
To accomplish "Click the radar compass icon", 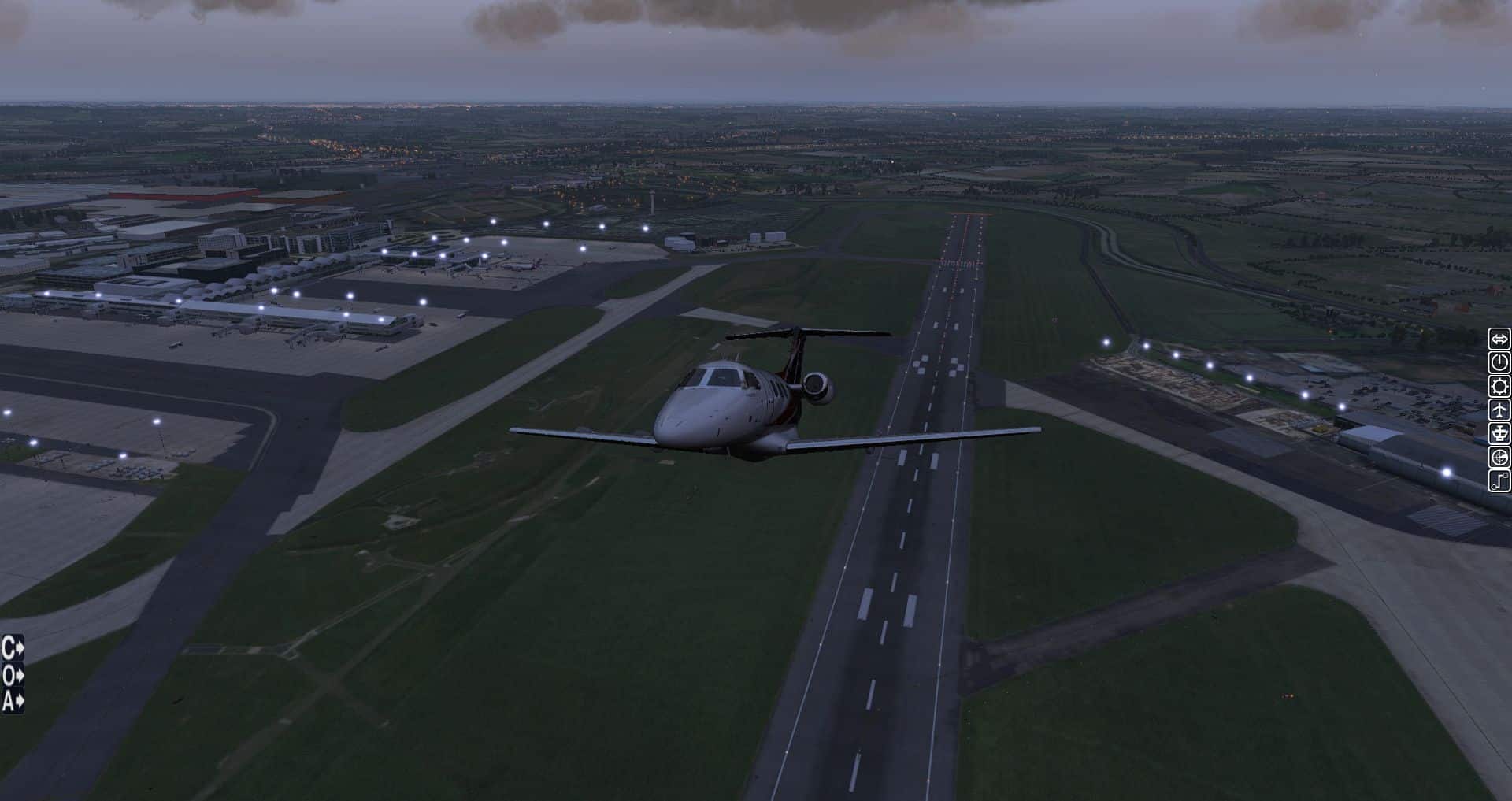I will click(x=1499, y=458).
